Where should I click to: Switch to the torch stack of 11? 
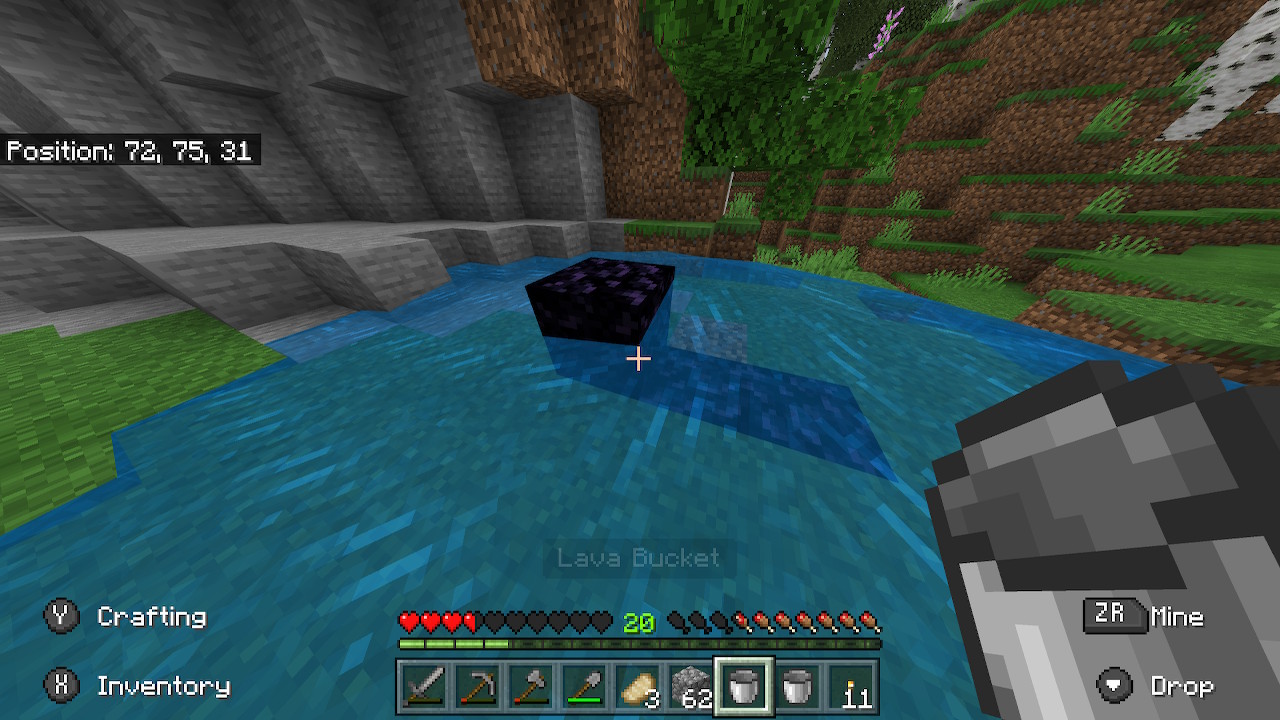851,687
